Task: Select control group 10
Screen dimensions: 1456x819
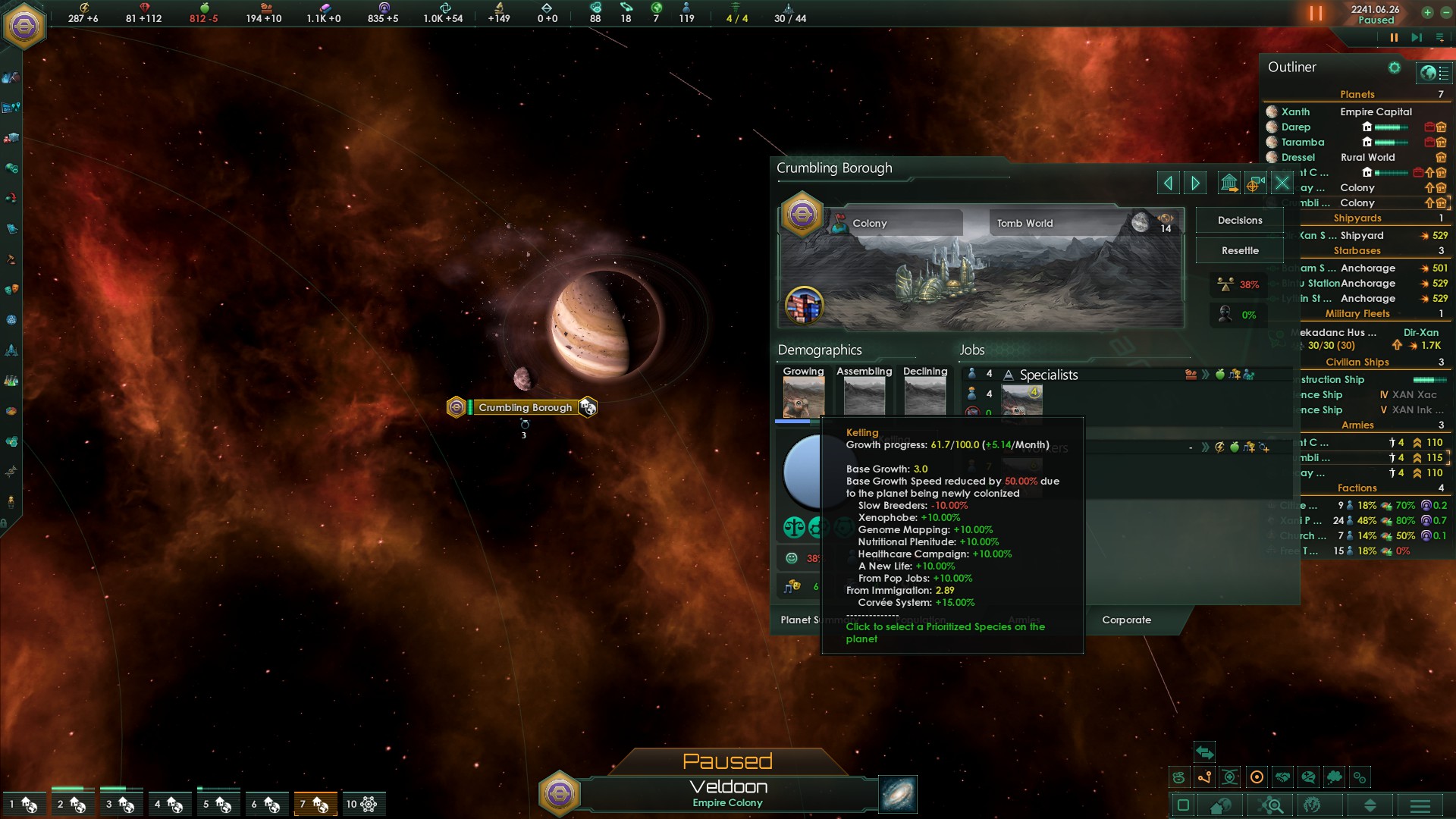Action: pos(362,804)
